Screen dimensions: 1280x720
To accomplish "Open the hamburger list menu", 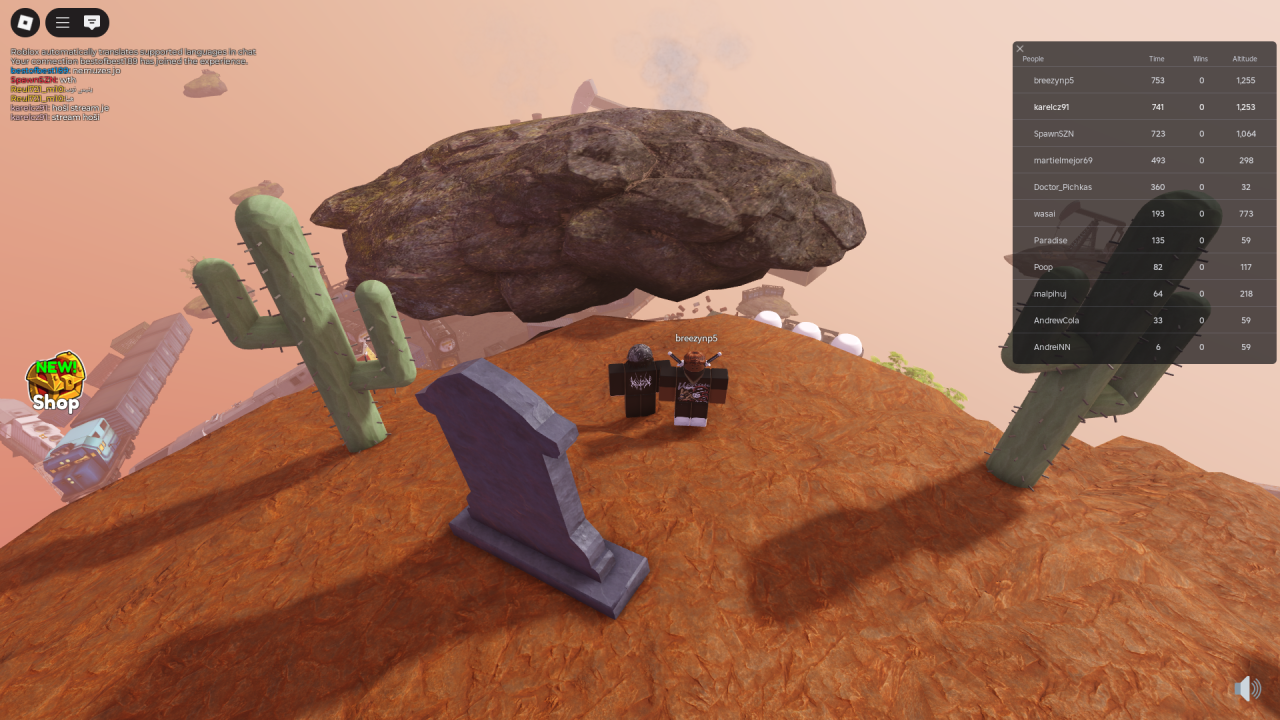I will 62,22.
